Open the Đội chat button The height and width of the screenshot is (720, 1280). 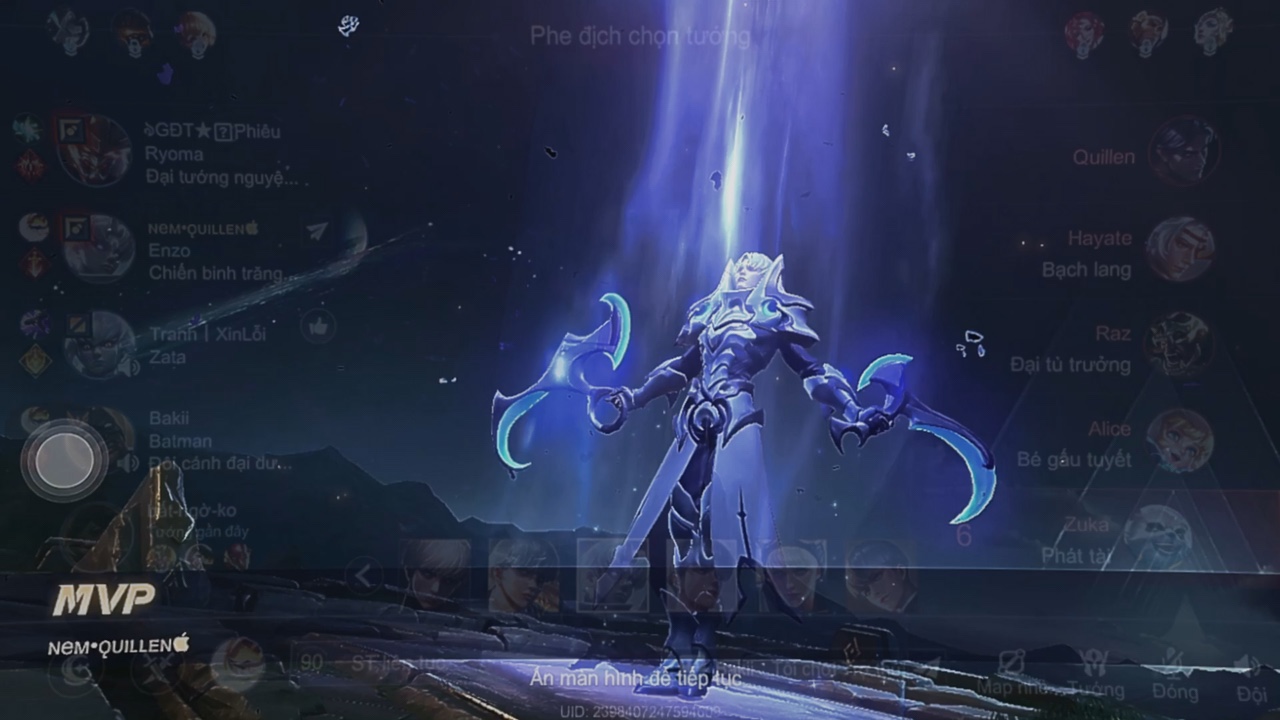tap(1250, 676)
